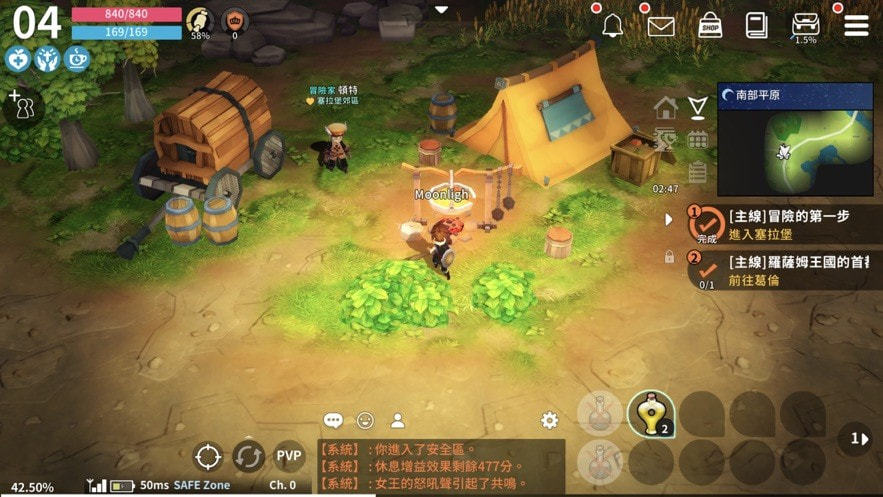Open the add party member icon

[x=18, y=104]
